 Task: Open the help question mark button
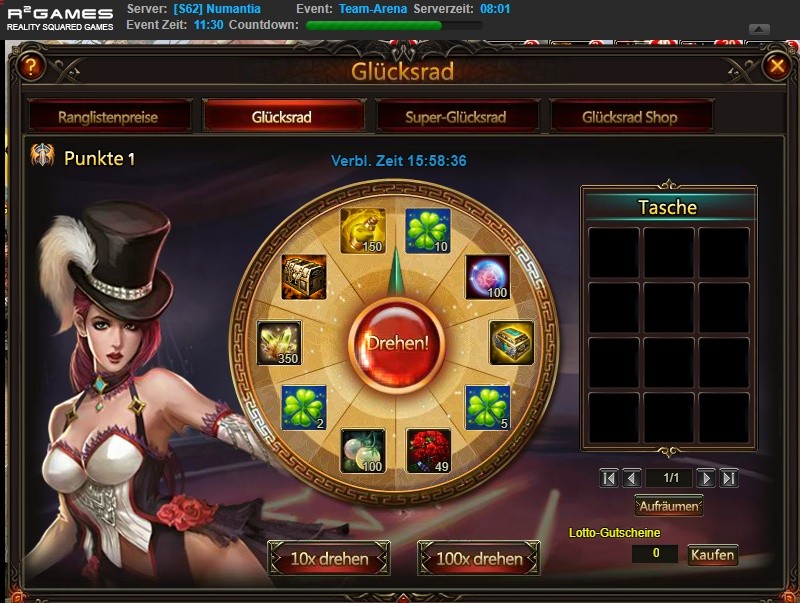[x=31, y=67]
